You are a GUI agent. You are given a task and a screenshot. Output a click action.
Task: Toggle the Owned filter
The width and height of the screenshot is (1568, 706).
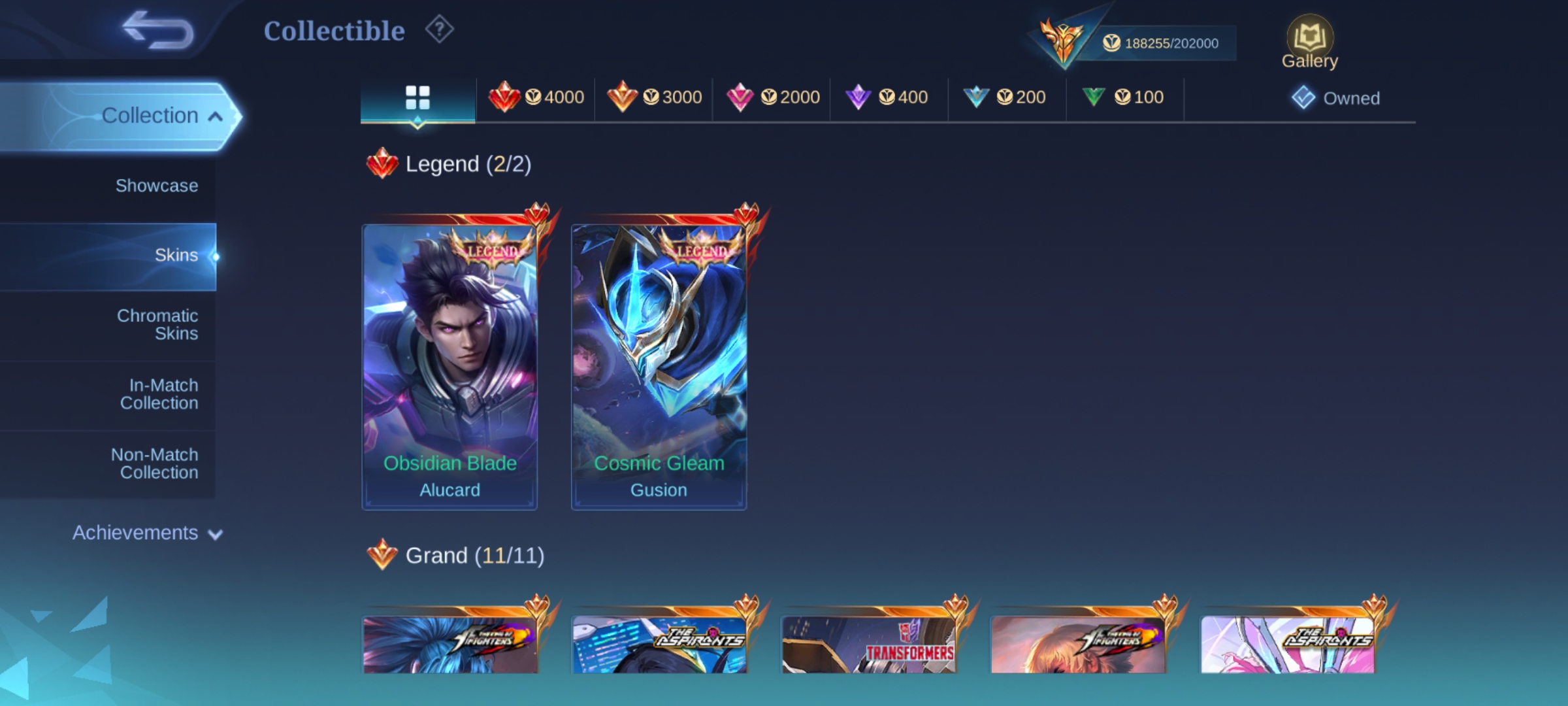point(1336,98)
